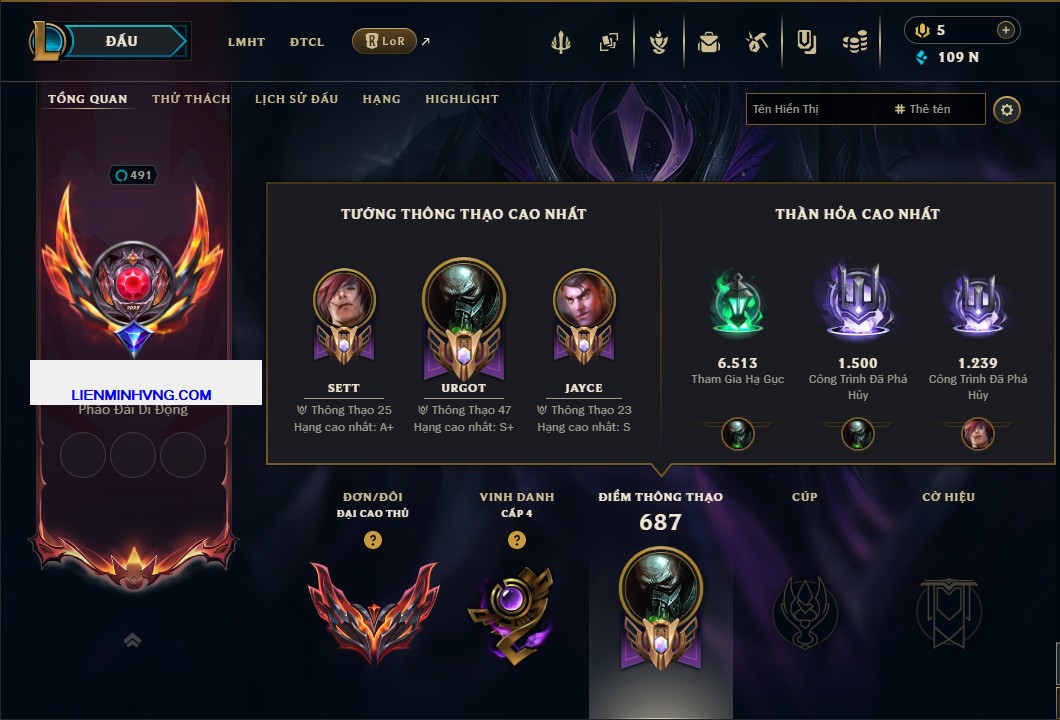Screen dimensions: 1060x720
Task: Switch to the ĐTCL game mode
Action: [307, 42]
